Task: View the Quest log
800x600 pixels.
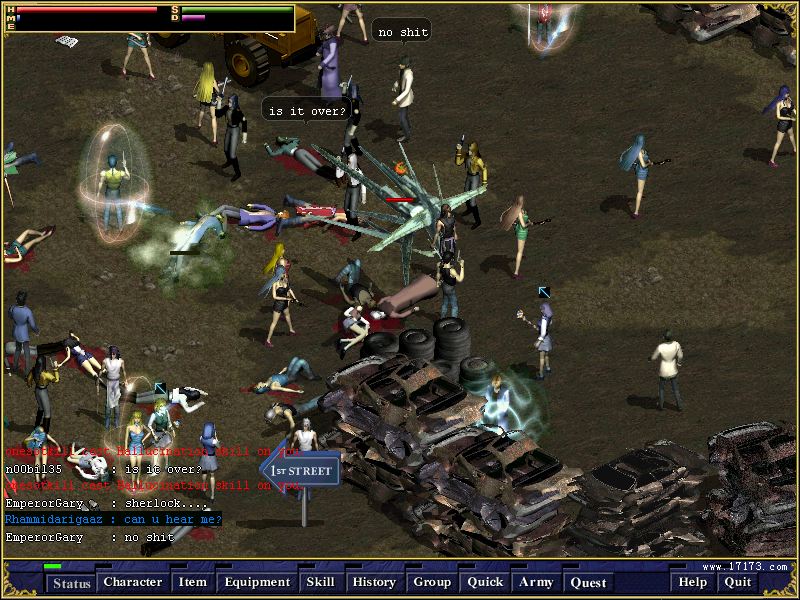Action: tap(588, 582)
